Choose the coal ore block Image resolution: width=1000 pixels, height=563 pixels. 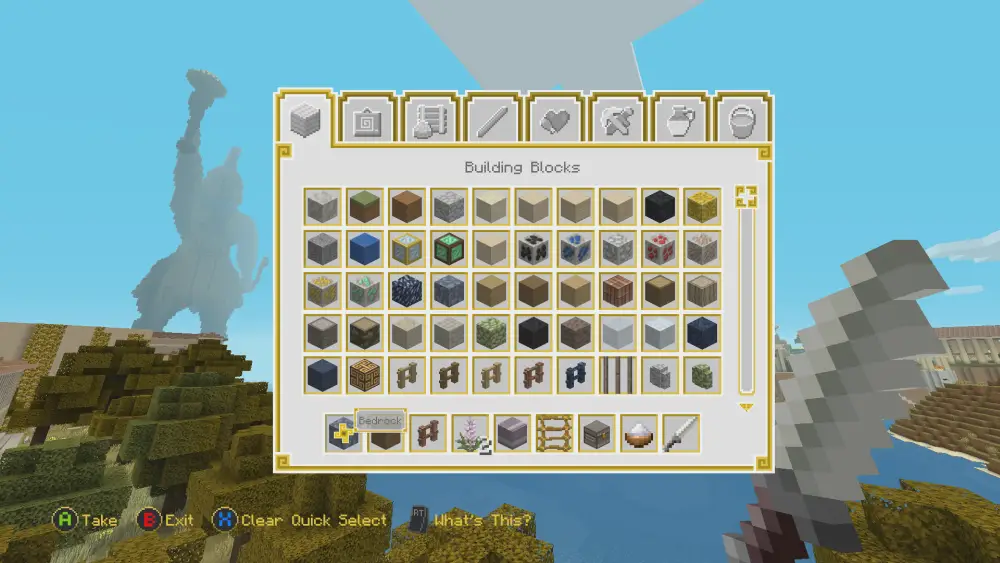point(534,248)
